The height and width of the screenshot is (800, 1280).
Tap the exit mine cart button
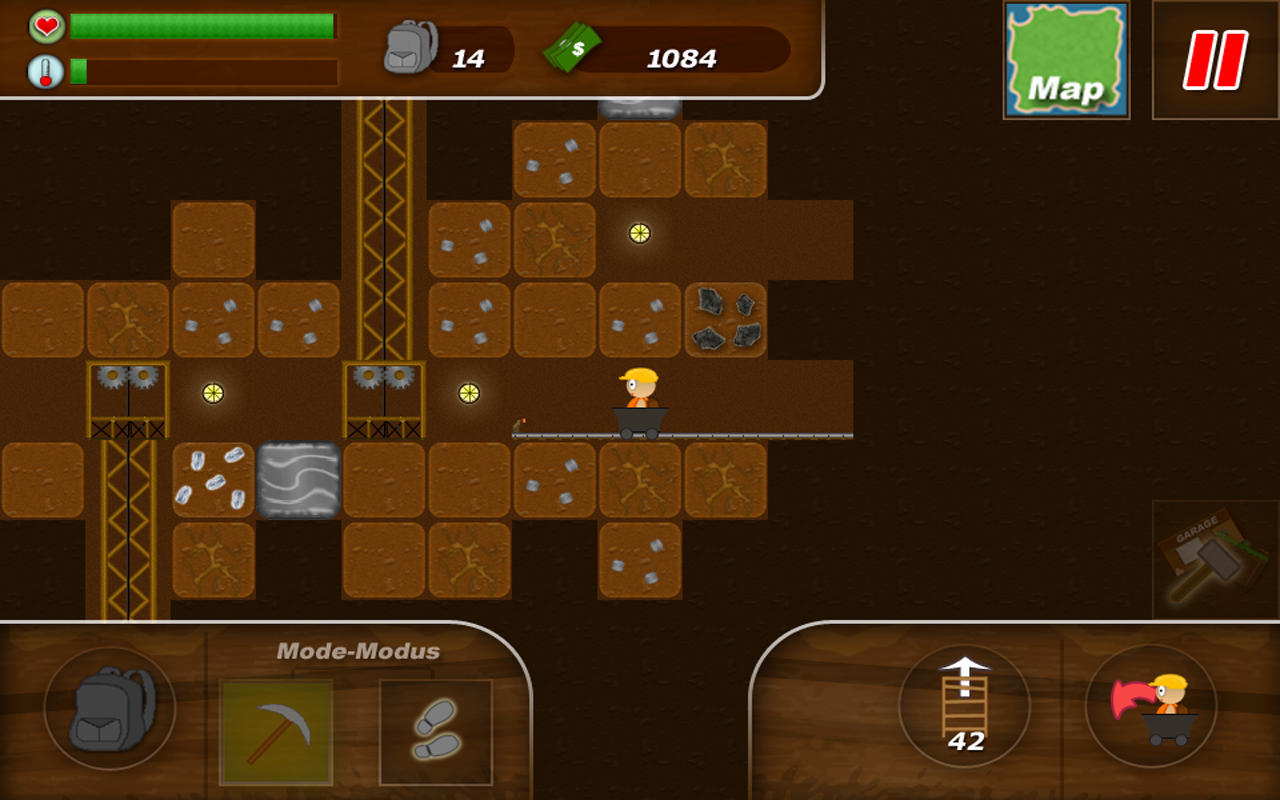pos(1150,708)
